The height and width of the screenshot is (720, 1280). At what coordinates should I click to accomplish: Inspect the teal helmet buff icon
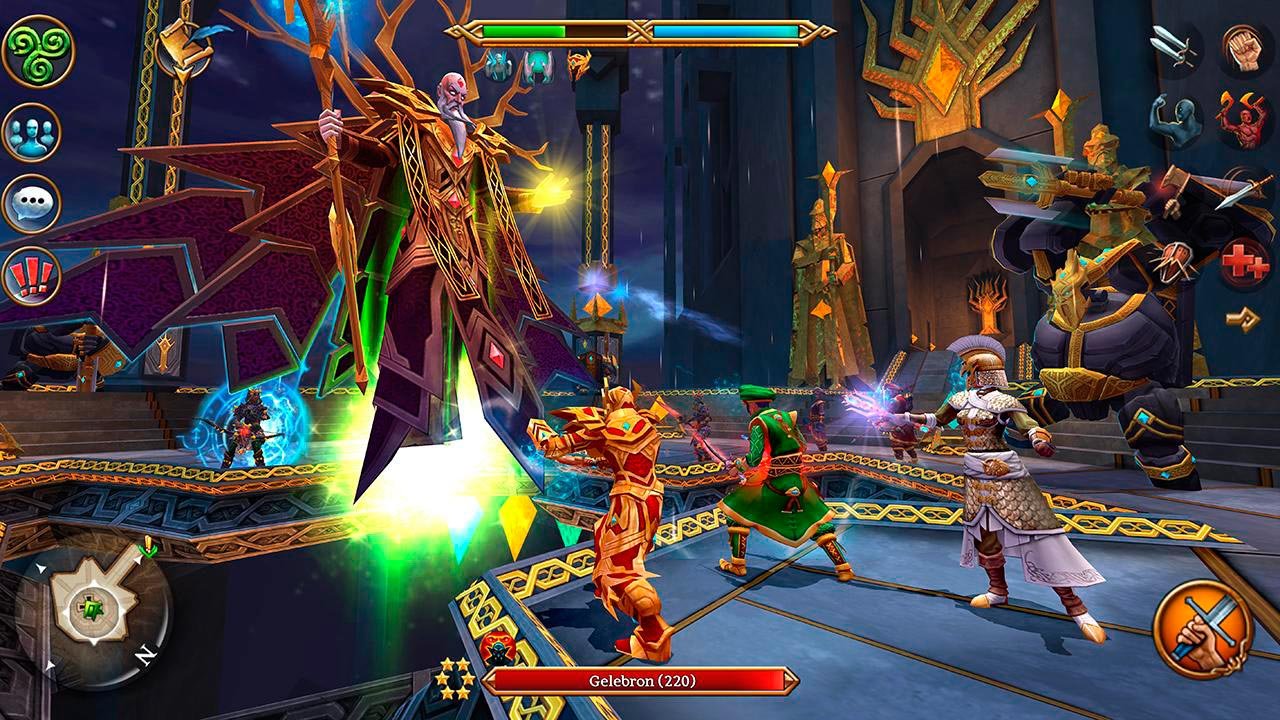tap(536, 66)
